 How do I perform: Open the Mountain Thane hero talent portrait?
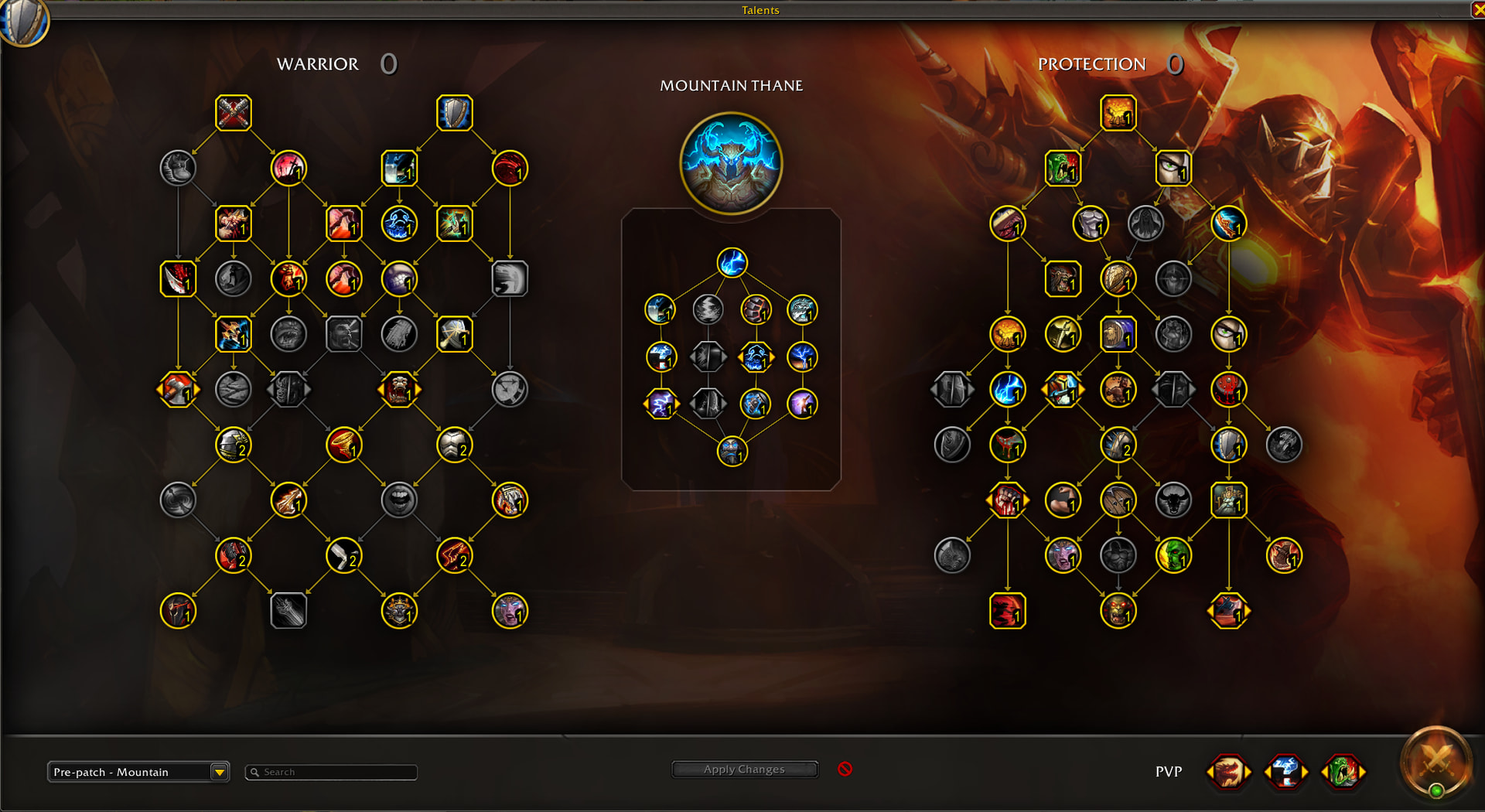coord(731,163)
